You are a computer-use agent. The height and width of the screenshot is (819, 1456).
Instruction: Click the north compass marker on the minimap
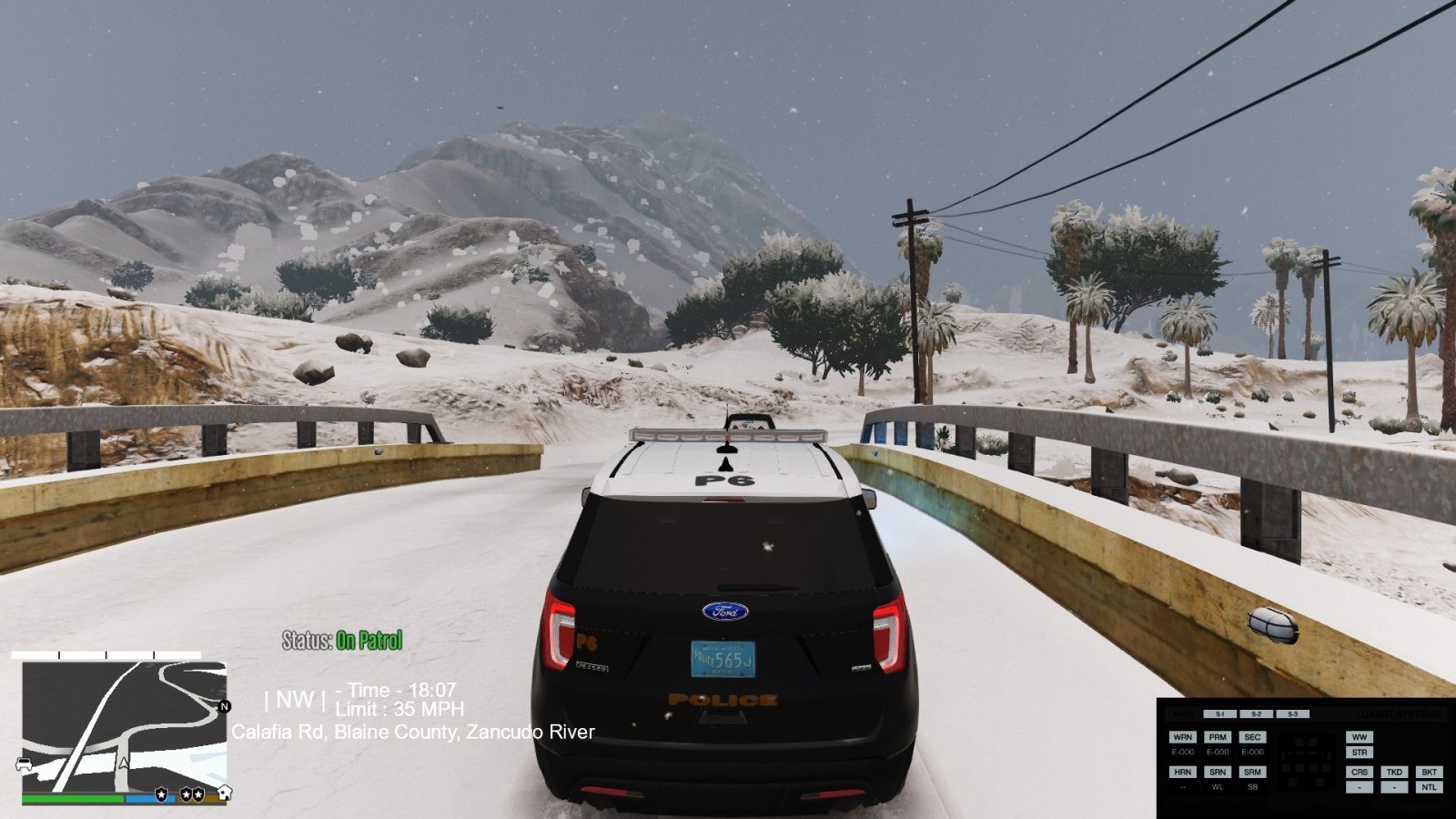[x=224, y=706]
